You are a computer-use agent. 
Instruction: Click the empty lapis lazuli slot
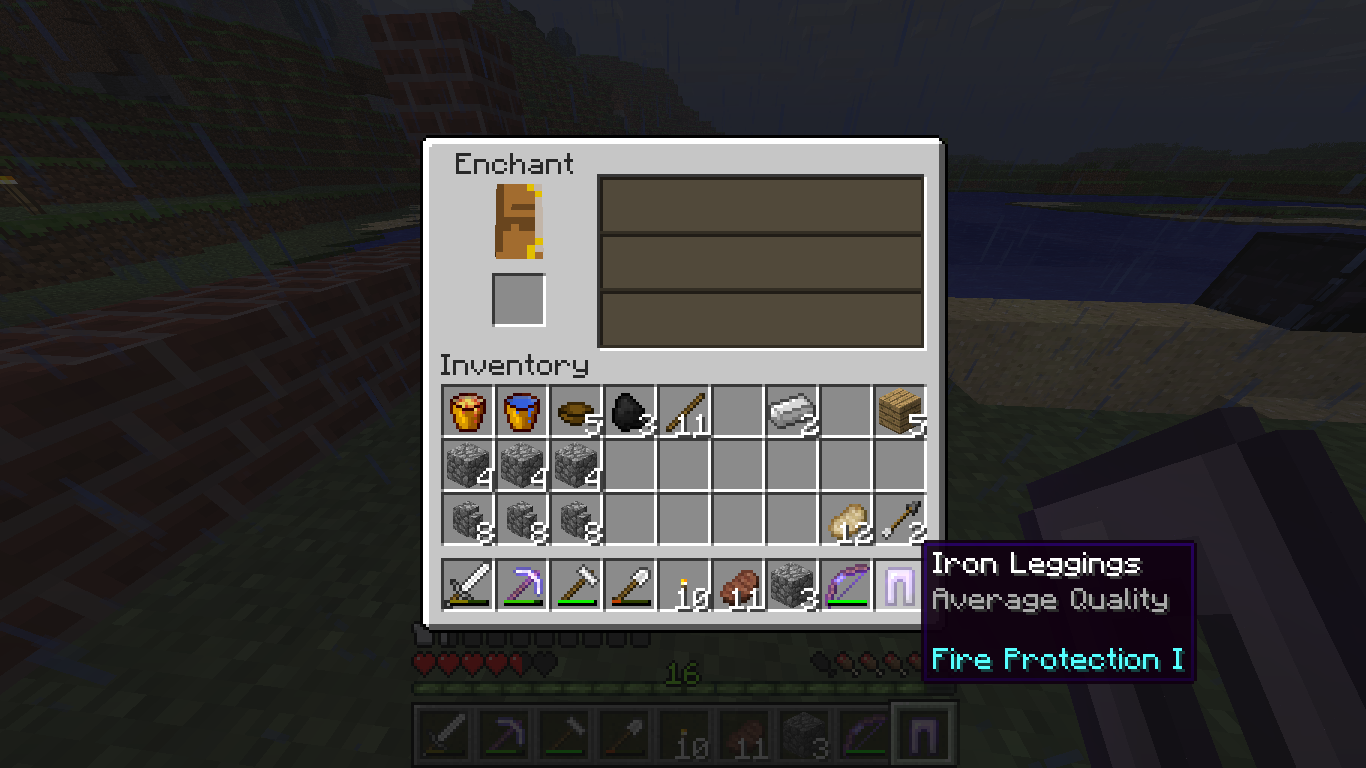click(x=518, y=301)
